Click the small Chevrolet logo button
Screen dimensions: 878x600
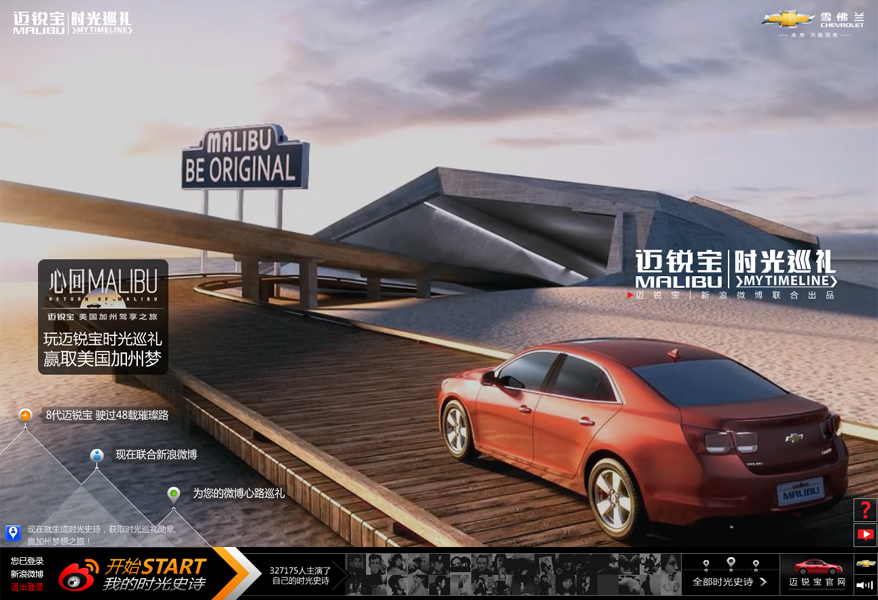(x=865, y=563)
